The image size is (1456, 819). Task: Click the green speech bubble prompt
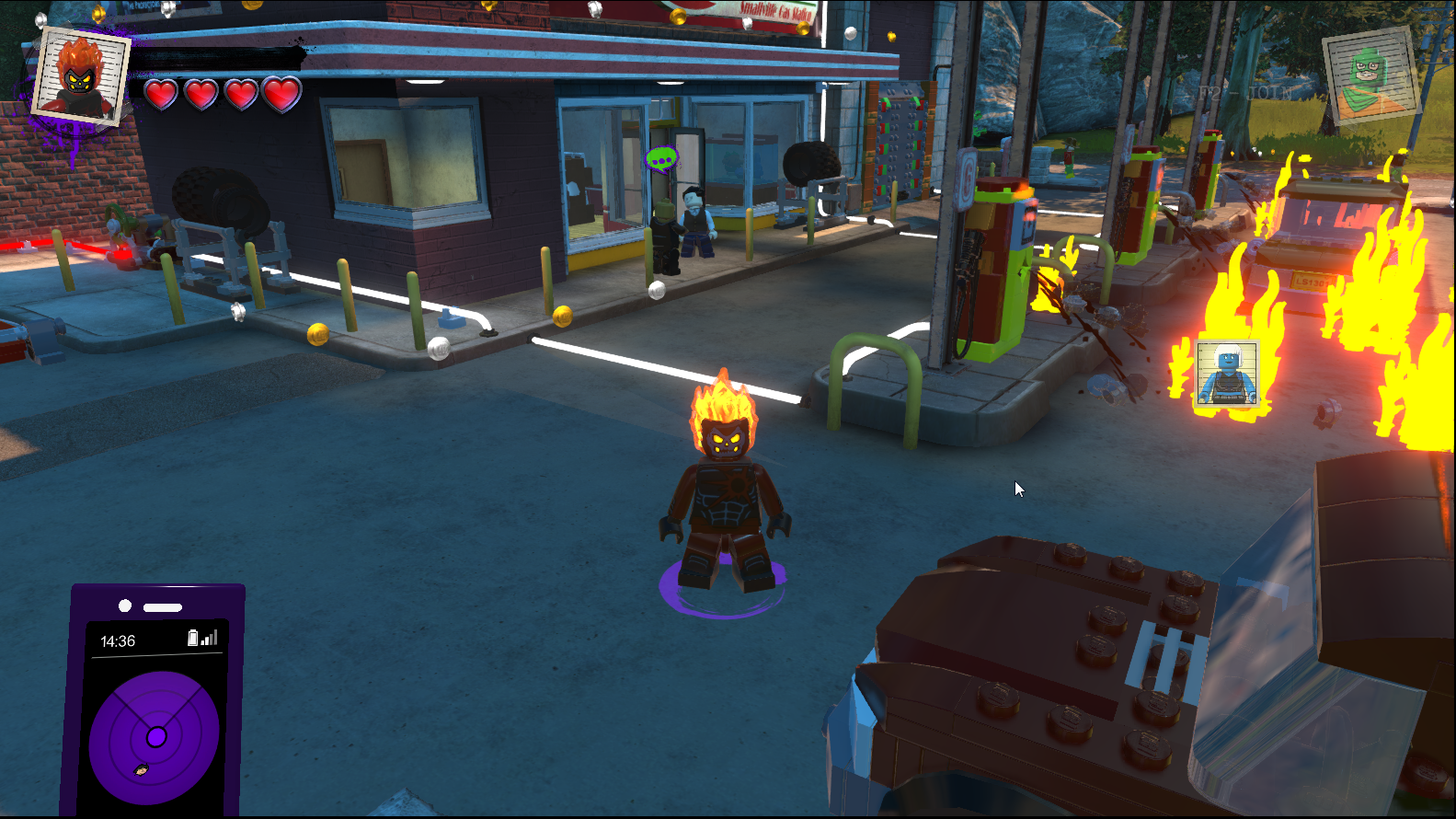(x=661, y=160)
